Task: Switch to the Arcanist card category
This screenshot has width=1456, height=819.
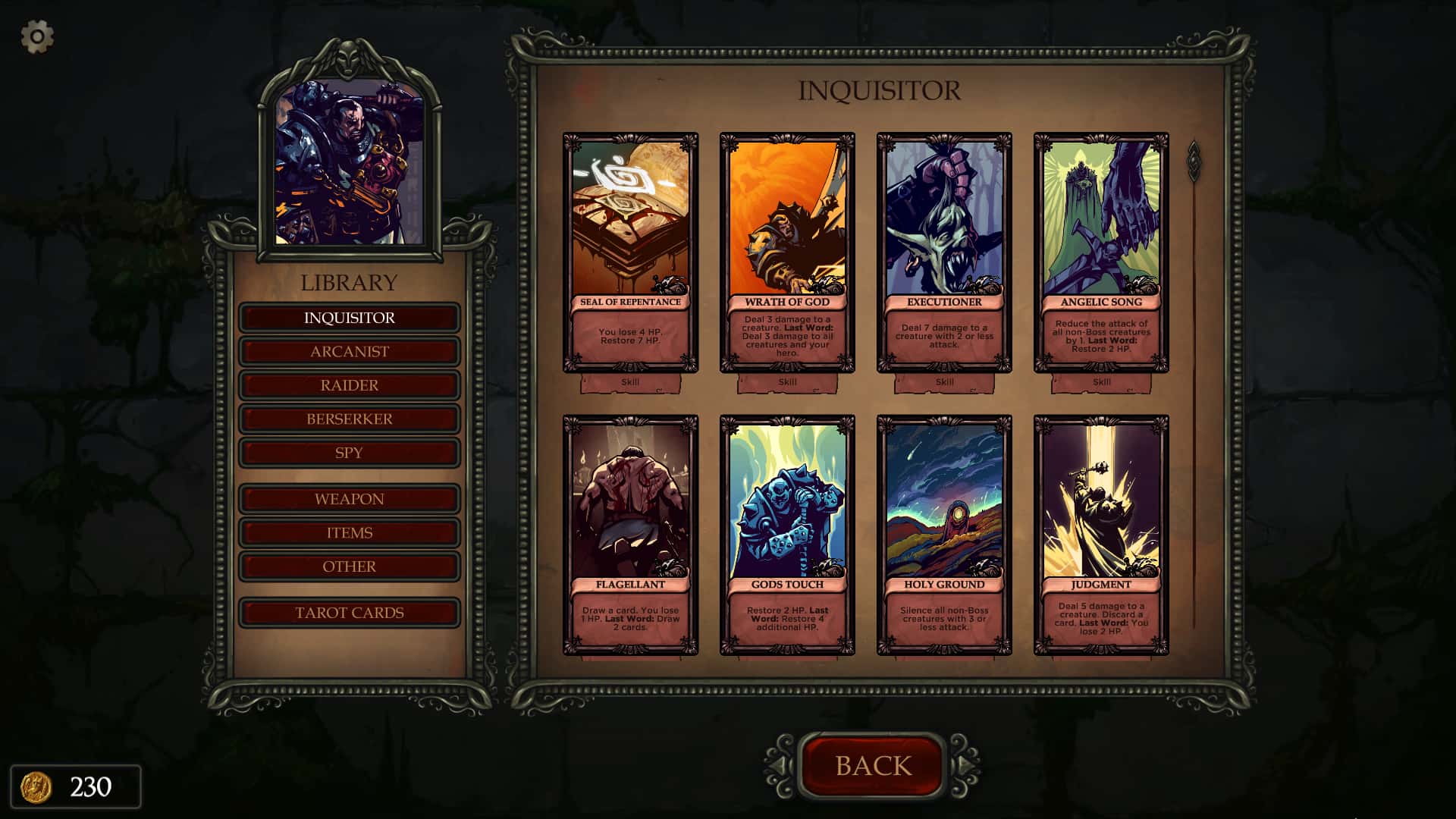Action: (349, 351)
